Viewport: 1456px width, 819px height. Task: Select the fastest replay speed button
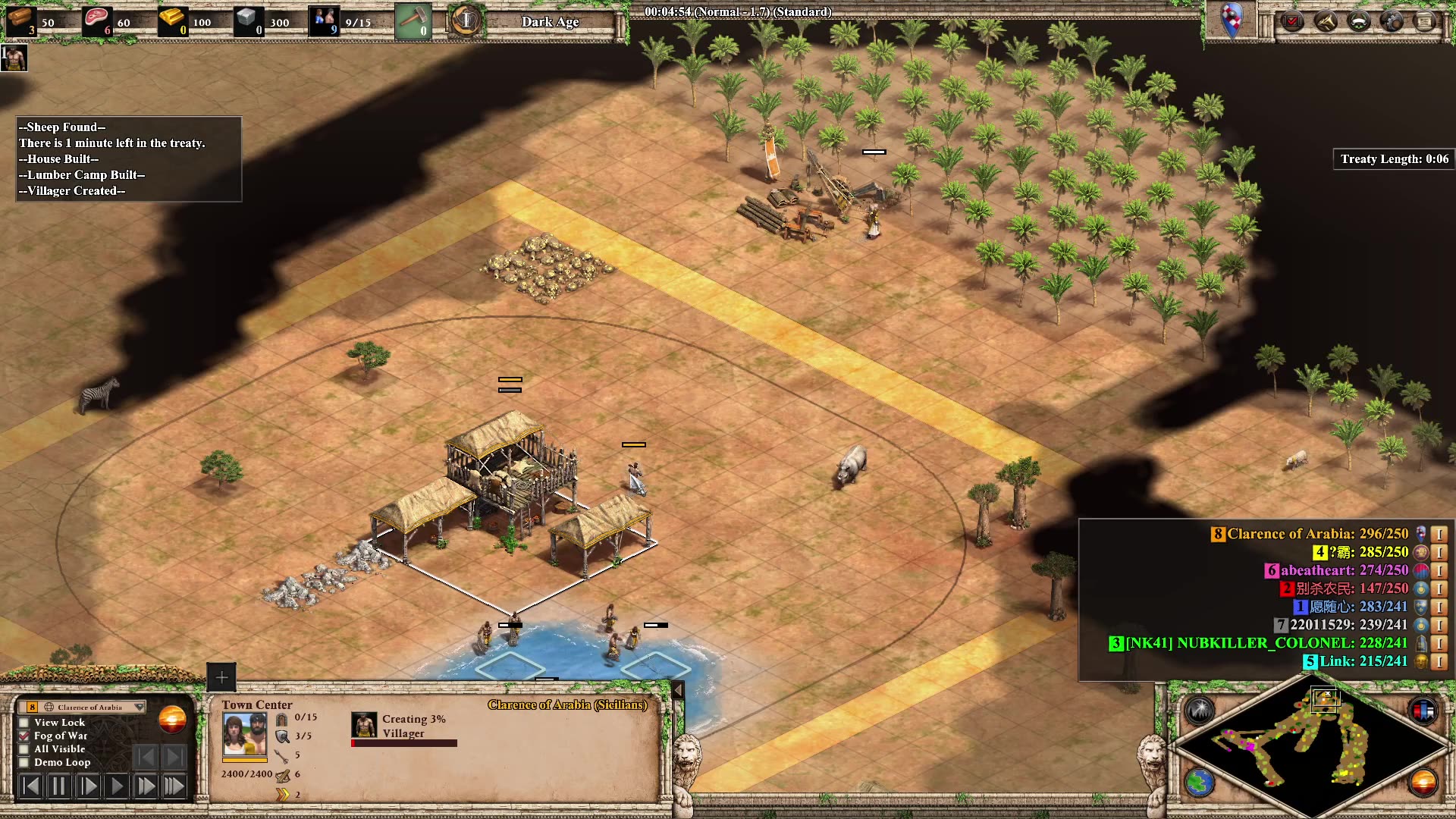tap(174, 786)
